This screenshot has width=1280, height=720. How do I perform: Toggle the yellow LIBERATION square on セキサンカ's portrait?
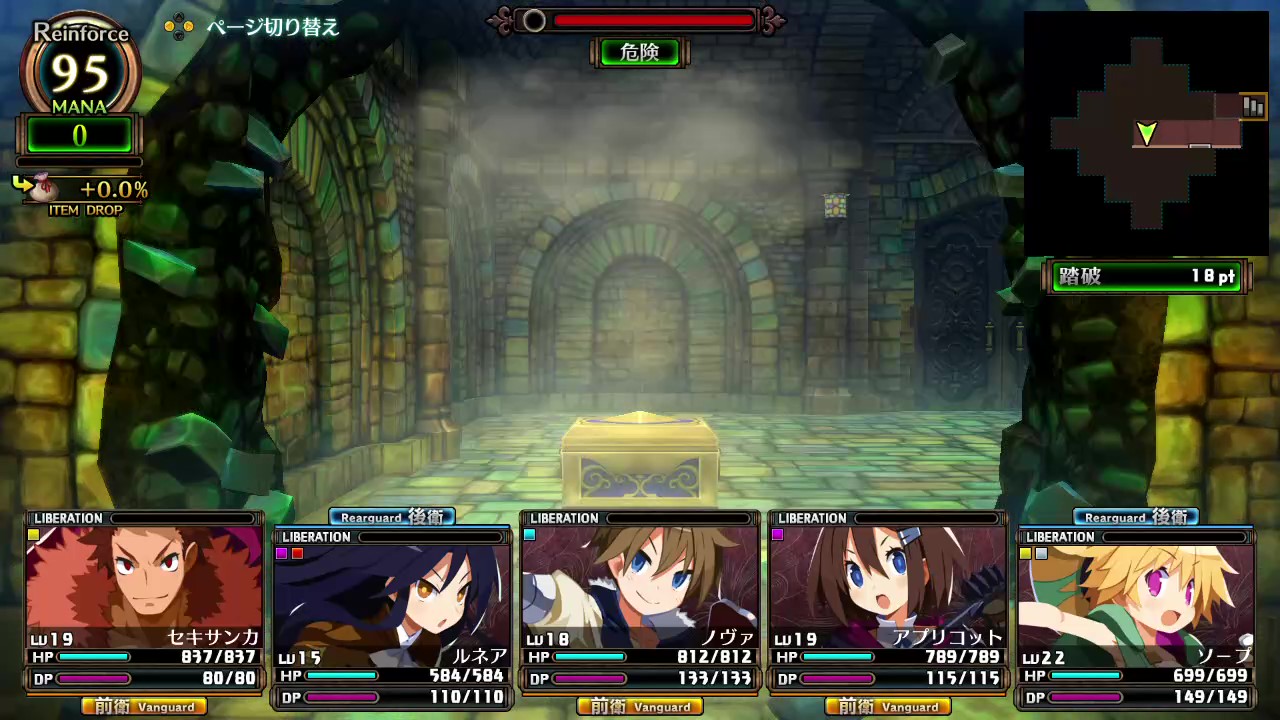tap(33, 535)
